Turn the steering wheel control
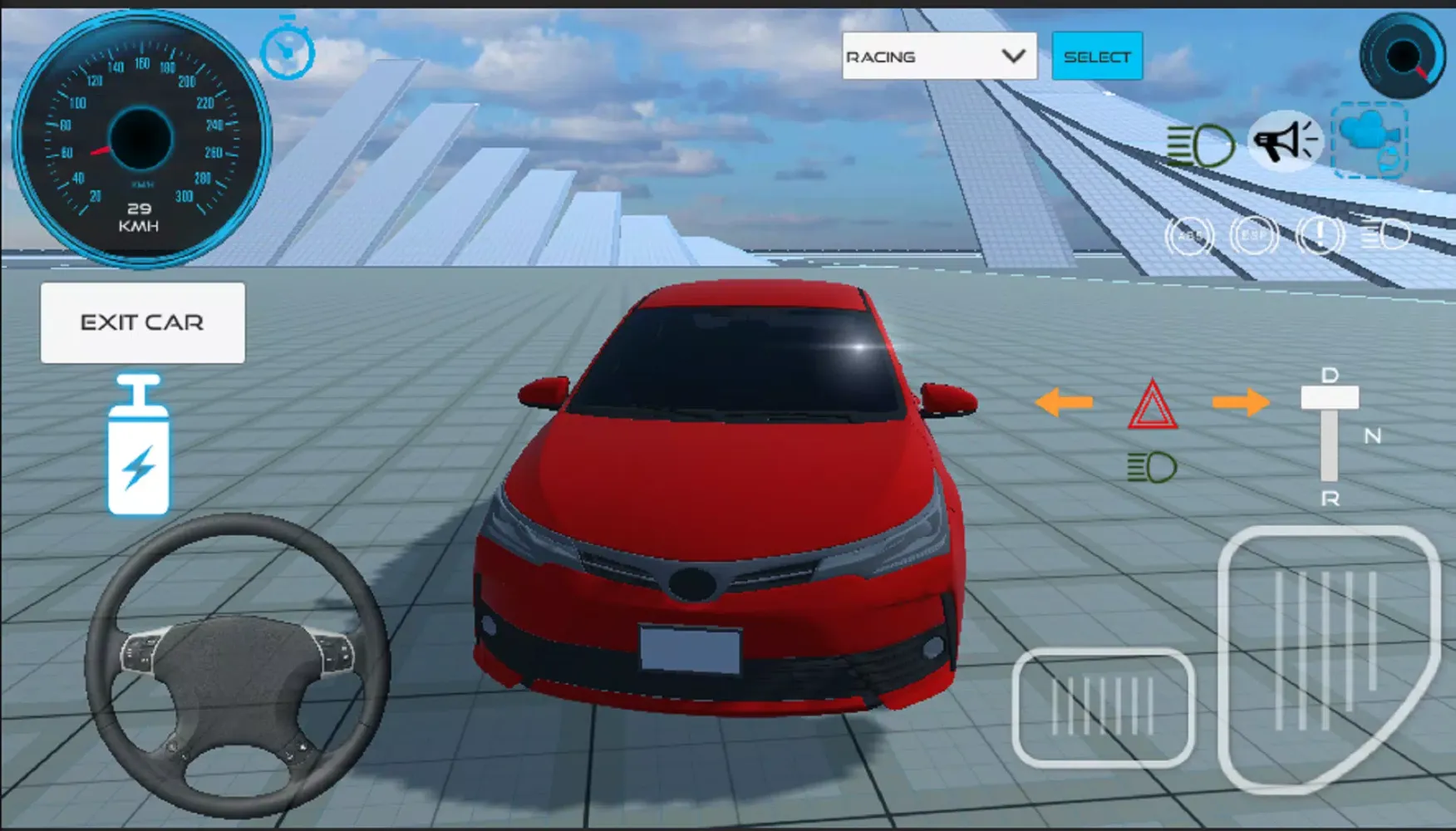Image resolution: width=1456 pixels, height=831 pixels. pyautogui.click(x=237, y=665)
